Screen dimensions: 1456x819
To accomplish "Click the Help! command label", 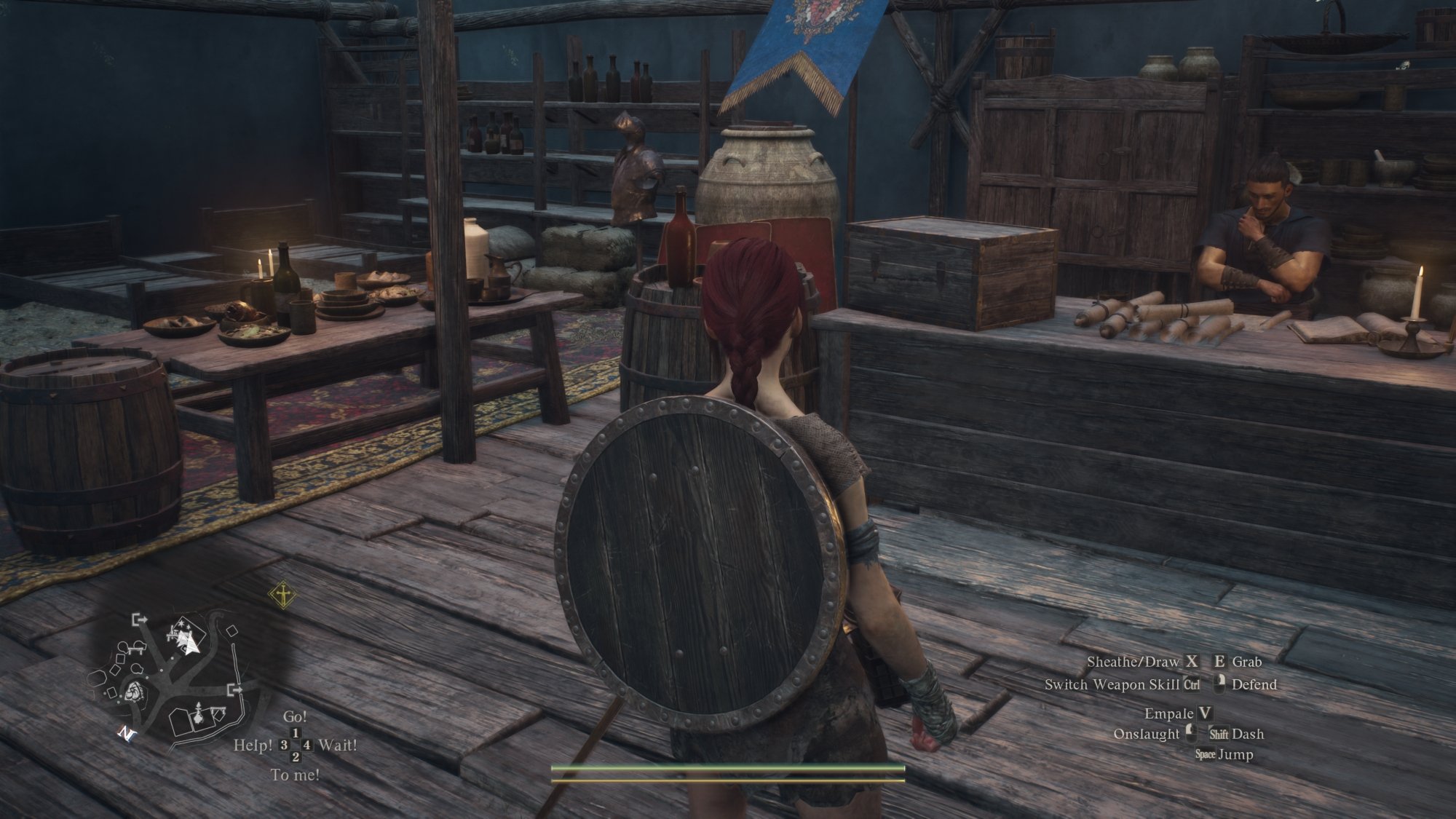I will [253, 745].
